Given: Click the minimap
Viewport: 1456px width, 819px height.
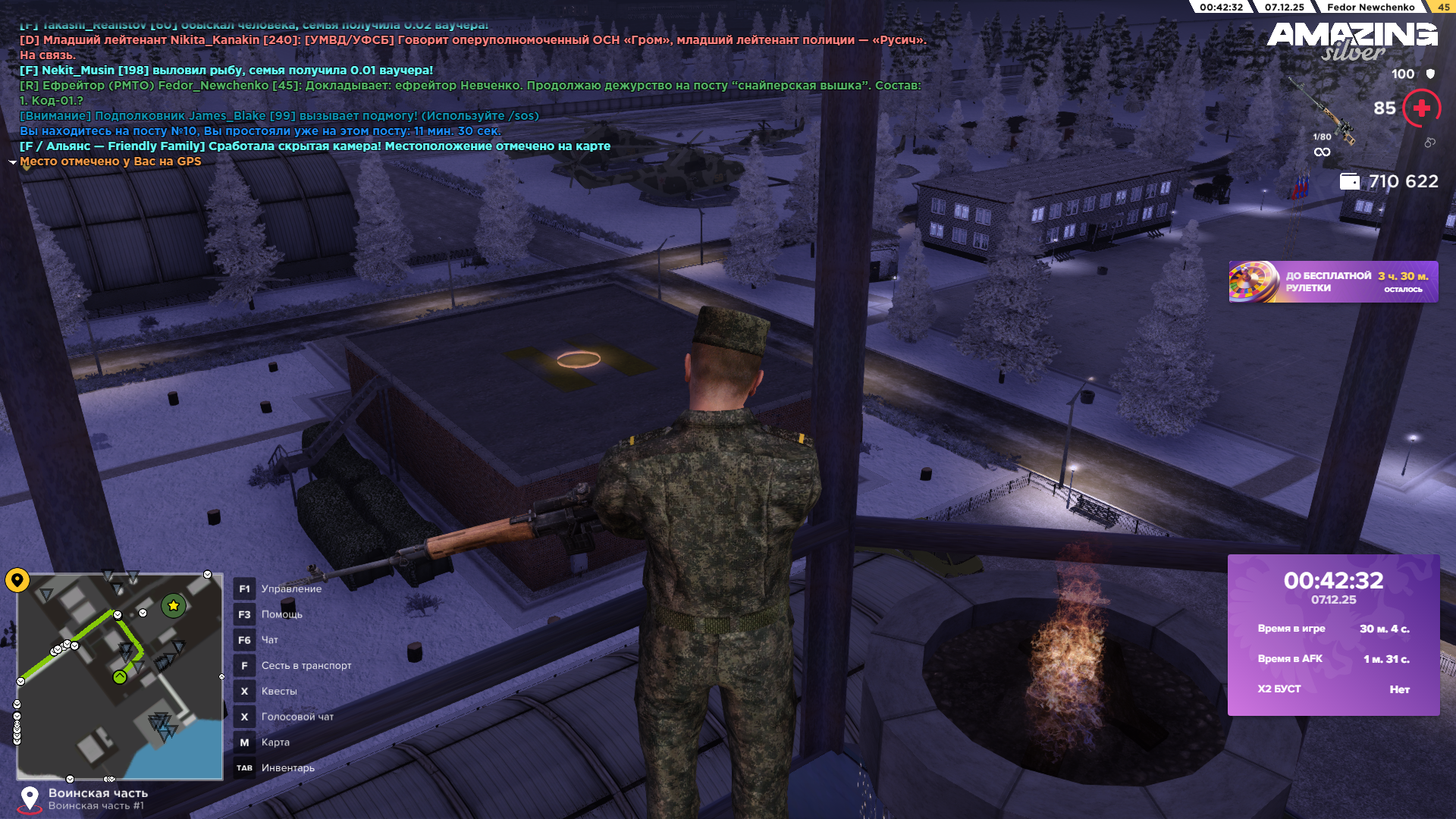Looking at the screenshot, I should [x=120, y=676].
